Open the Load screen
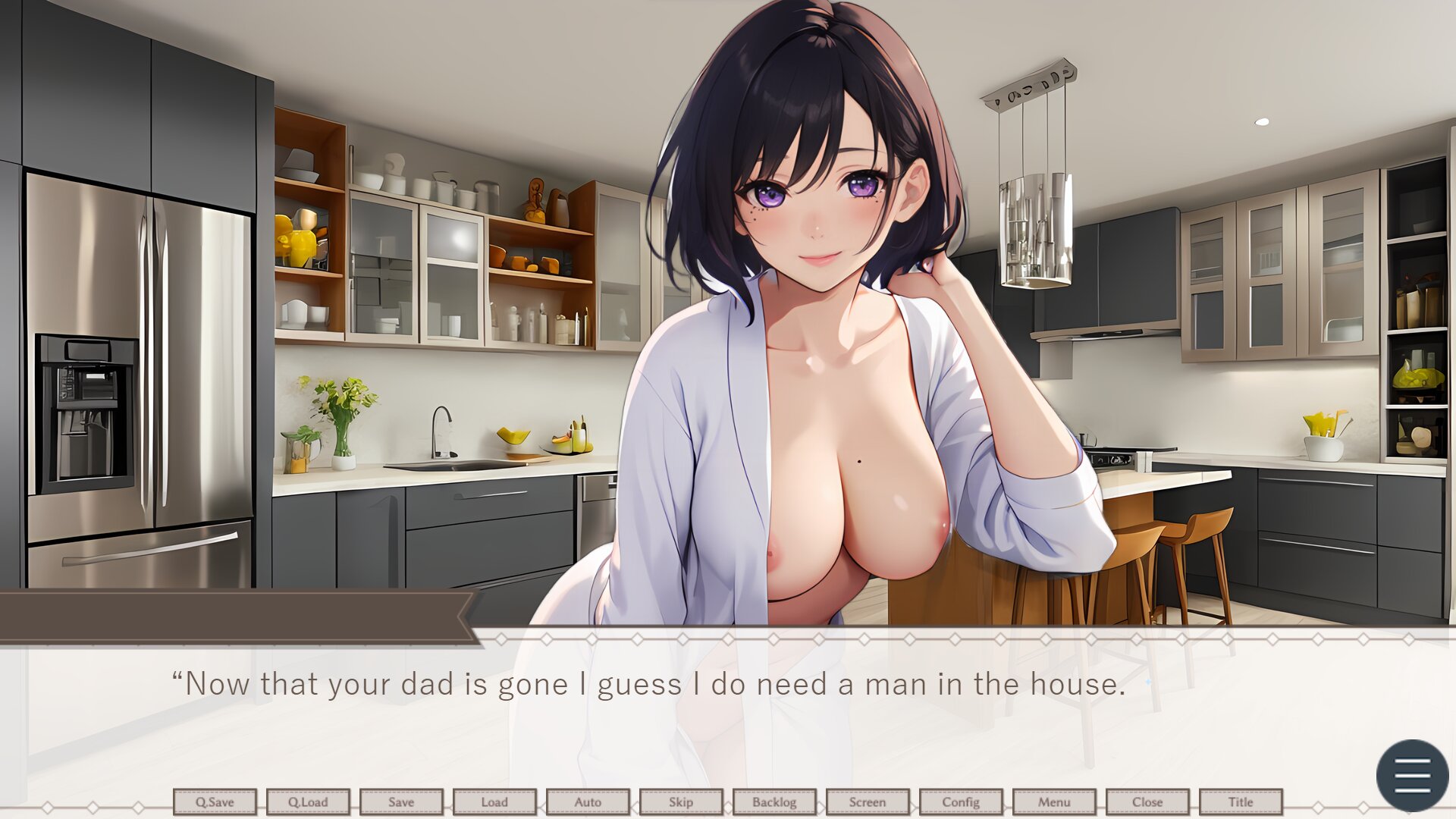 tap(494, 802)
